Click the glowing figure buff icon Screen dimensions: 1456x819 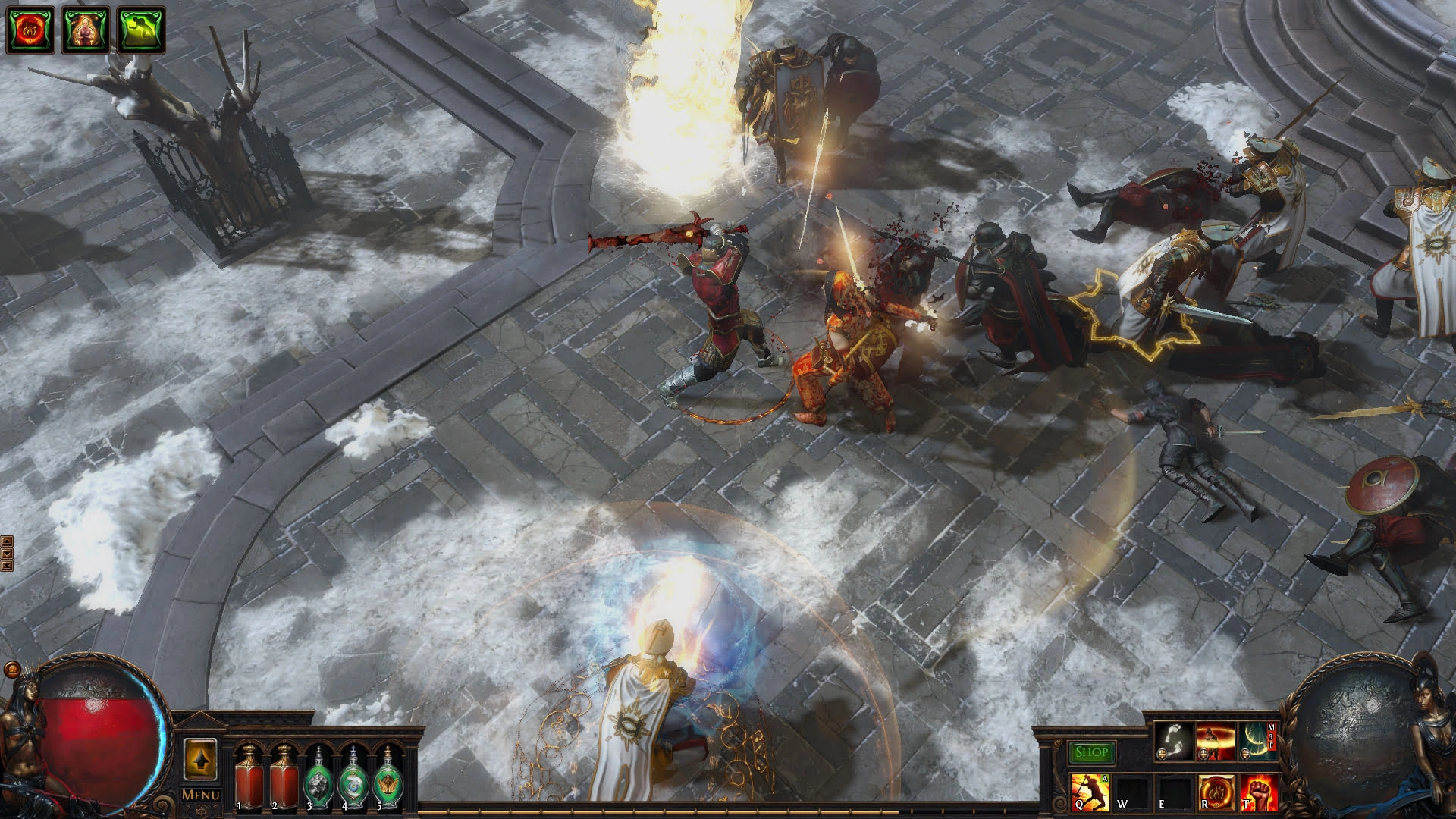point(86,30)
